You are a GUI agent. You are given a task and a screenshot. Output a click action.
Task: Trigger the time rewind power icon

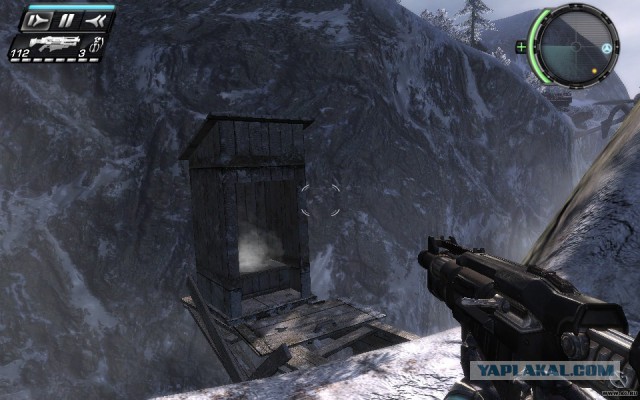click(97, 20)
